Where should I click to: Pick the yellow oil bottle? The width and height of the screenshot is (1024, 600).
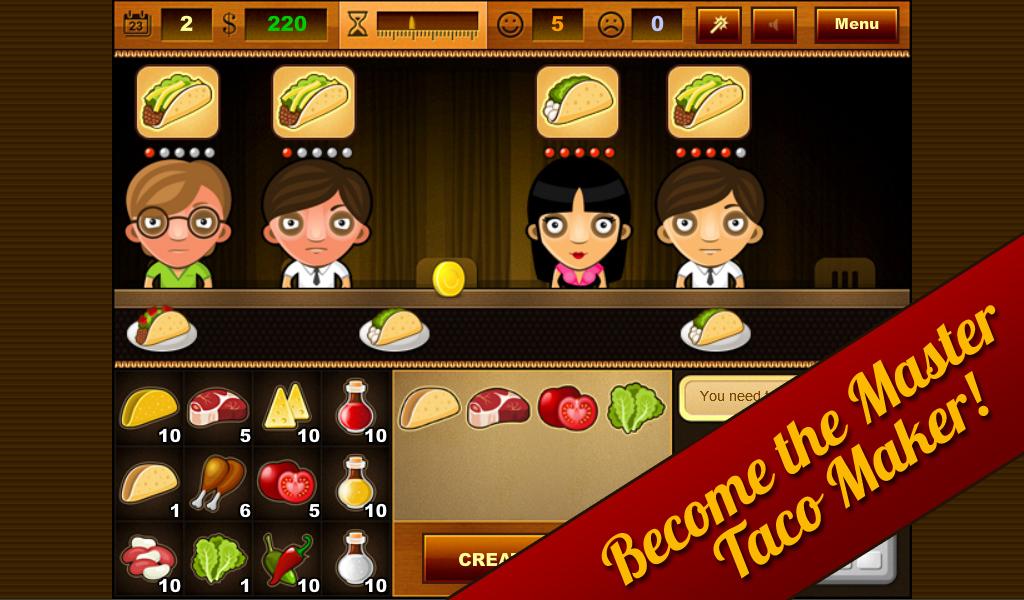point(354,483)
